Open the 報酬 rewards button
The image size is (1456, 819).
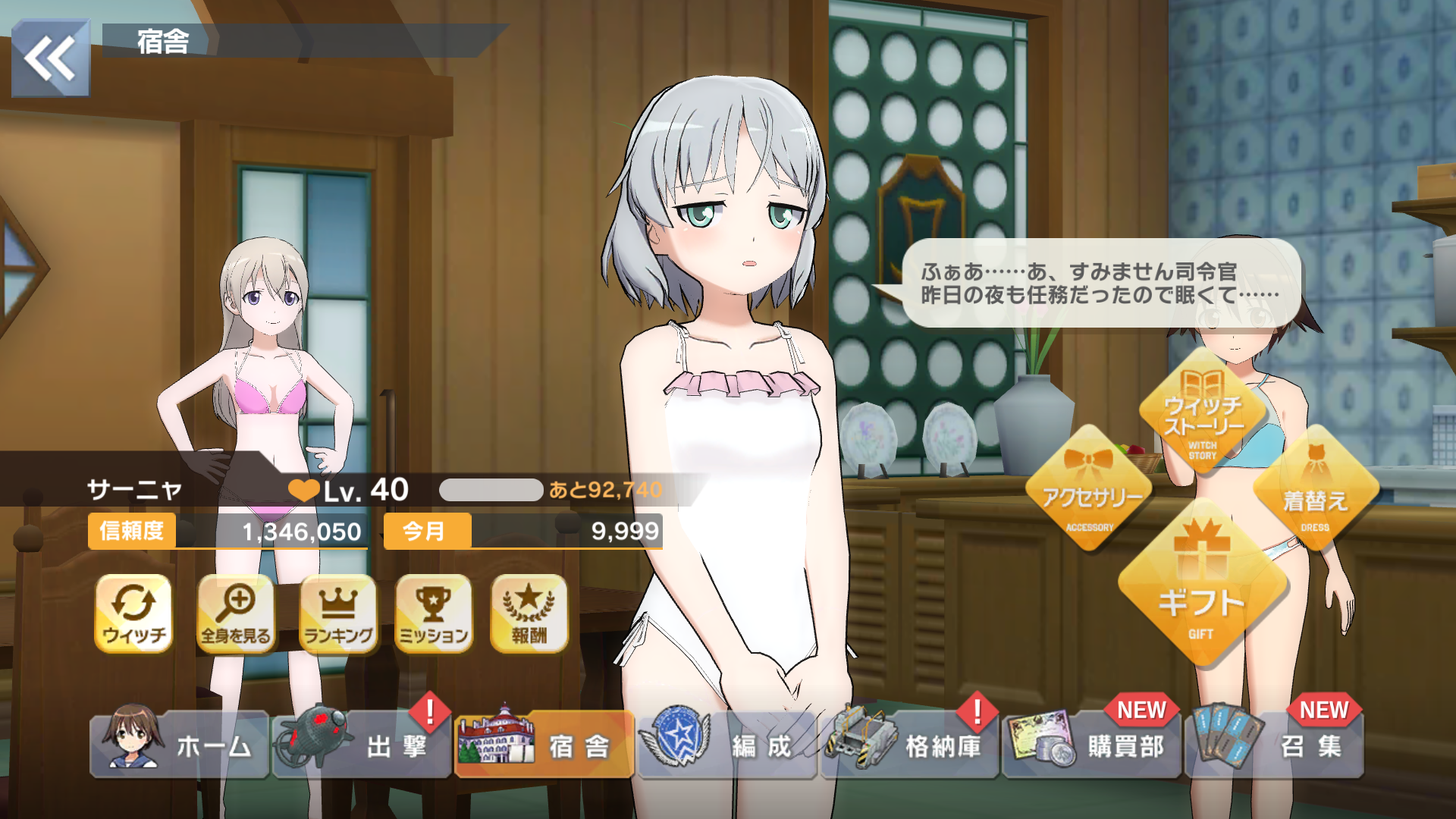[x=529, y=613]
